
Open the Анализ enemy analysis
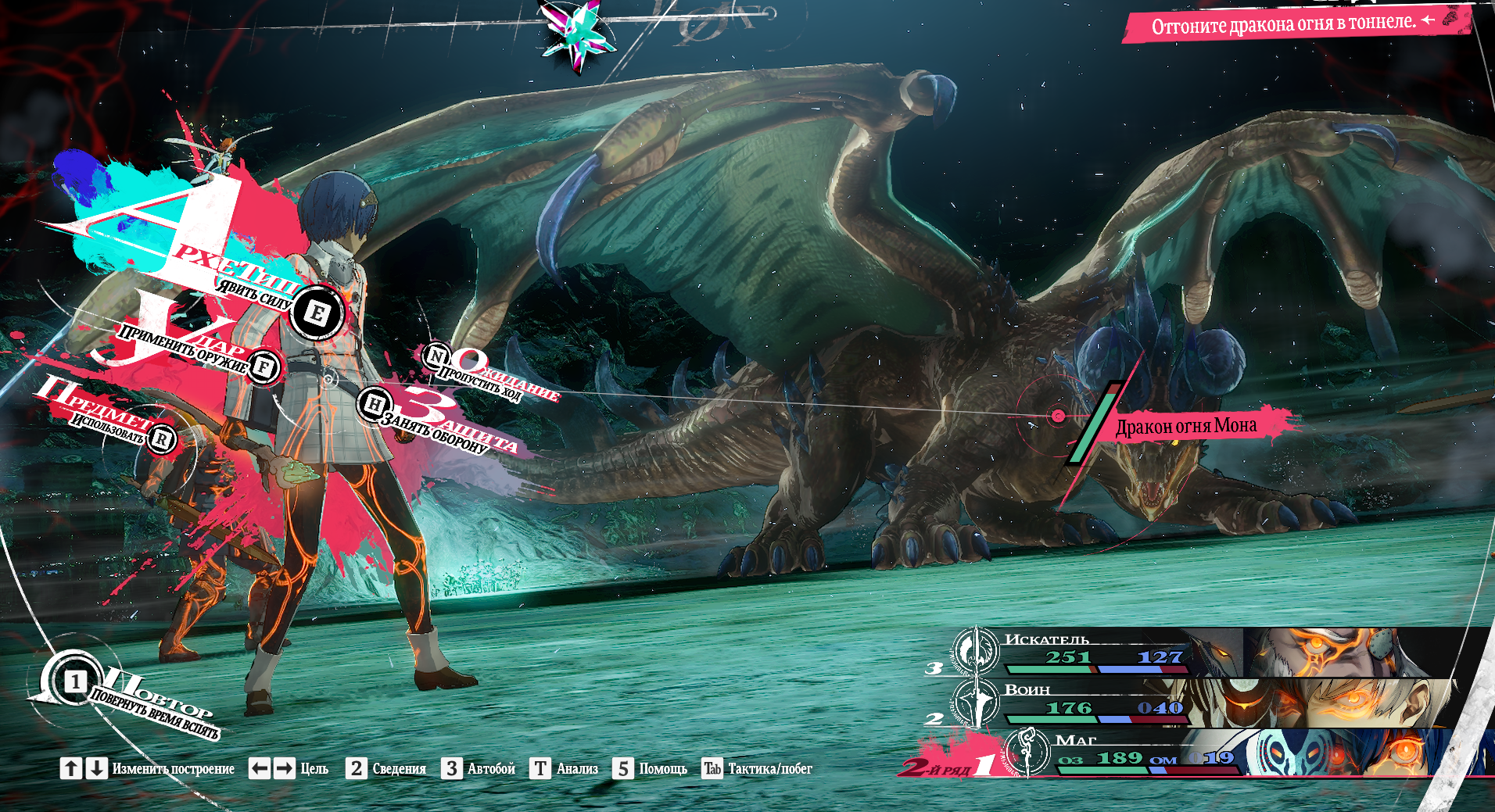tap(565, 769)
